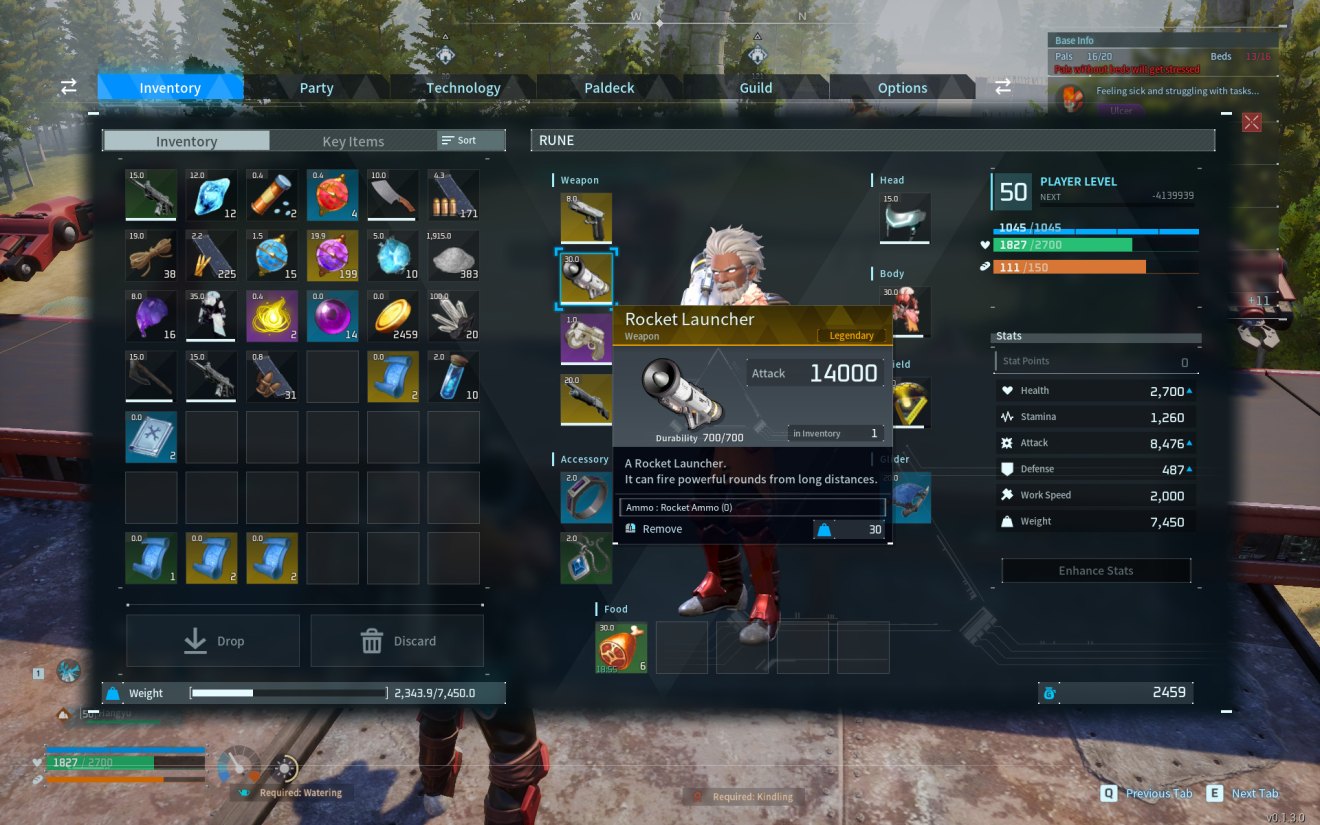Image resolution: width=1320 pixels, height=825 pixels.
Task: Click the headgear in the Head slot
Action: tap(905, 218)
